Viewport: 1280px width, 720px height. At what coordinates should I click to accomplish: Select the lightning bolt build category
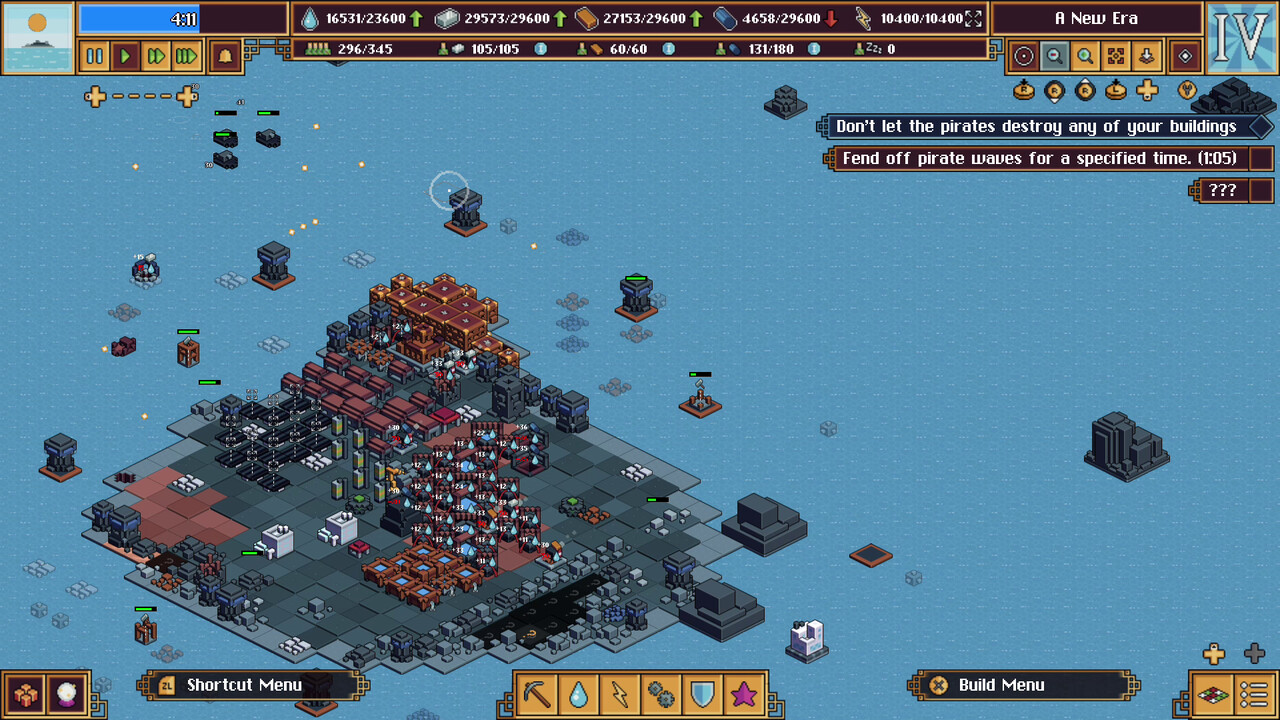(x=619, y=693)
